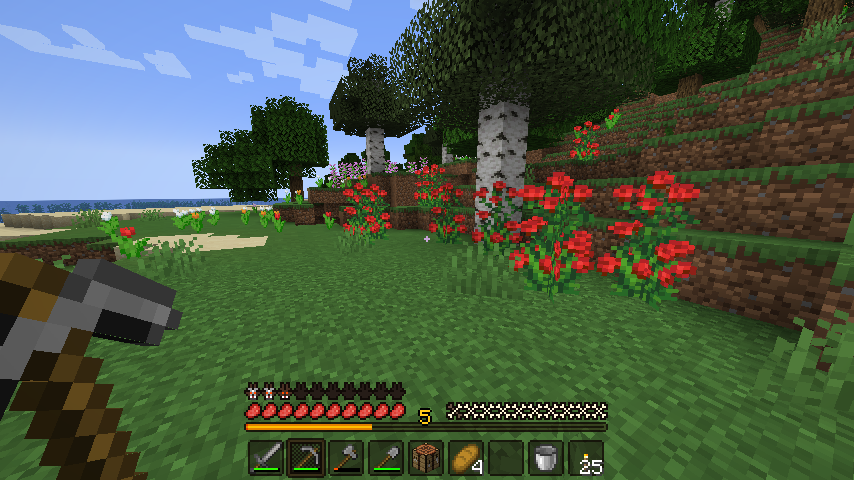854x480 pixels.
Task: Select the stone sword hotbar slot
Action: tap(266, 458)
